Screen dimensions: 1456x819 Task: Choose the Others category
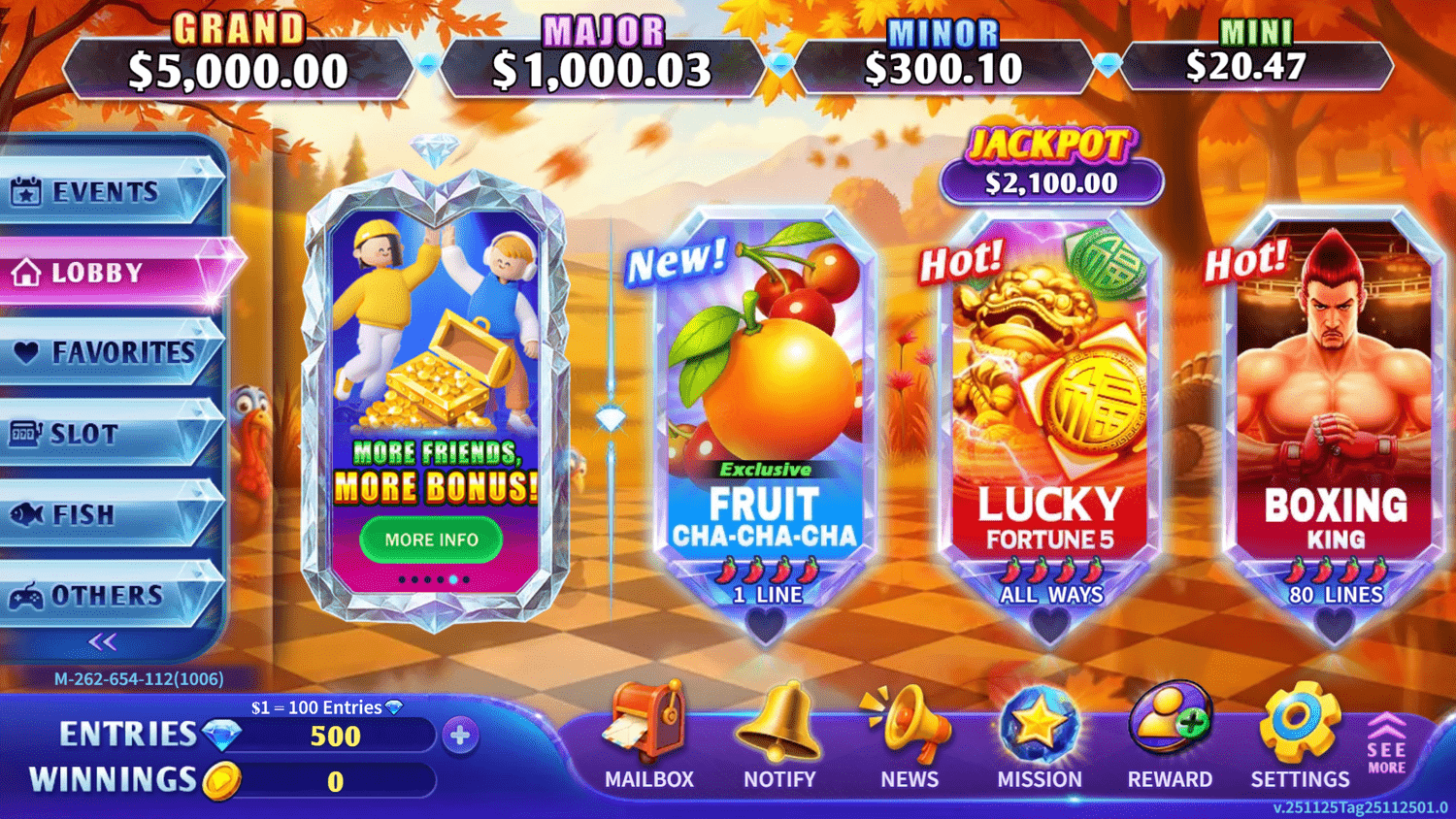click(x=105, y=595)
